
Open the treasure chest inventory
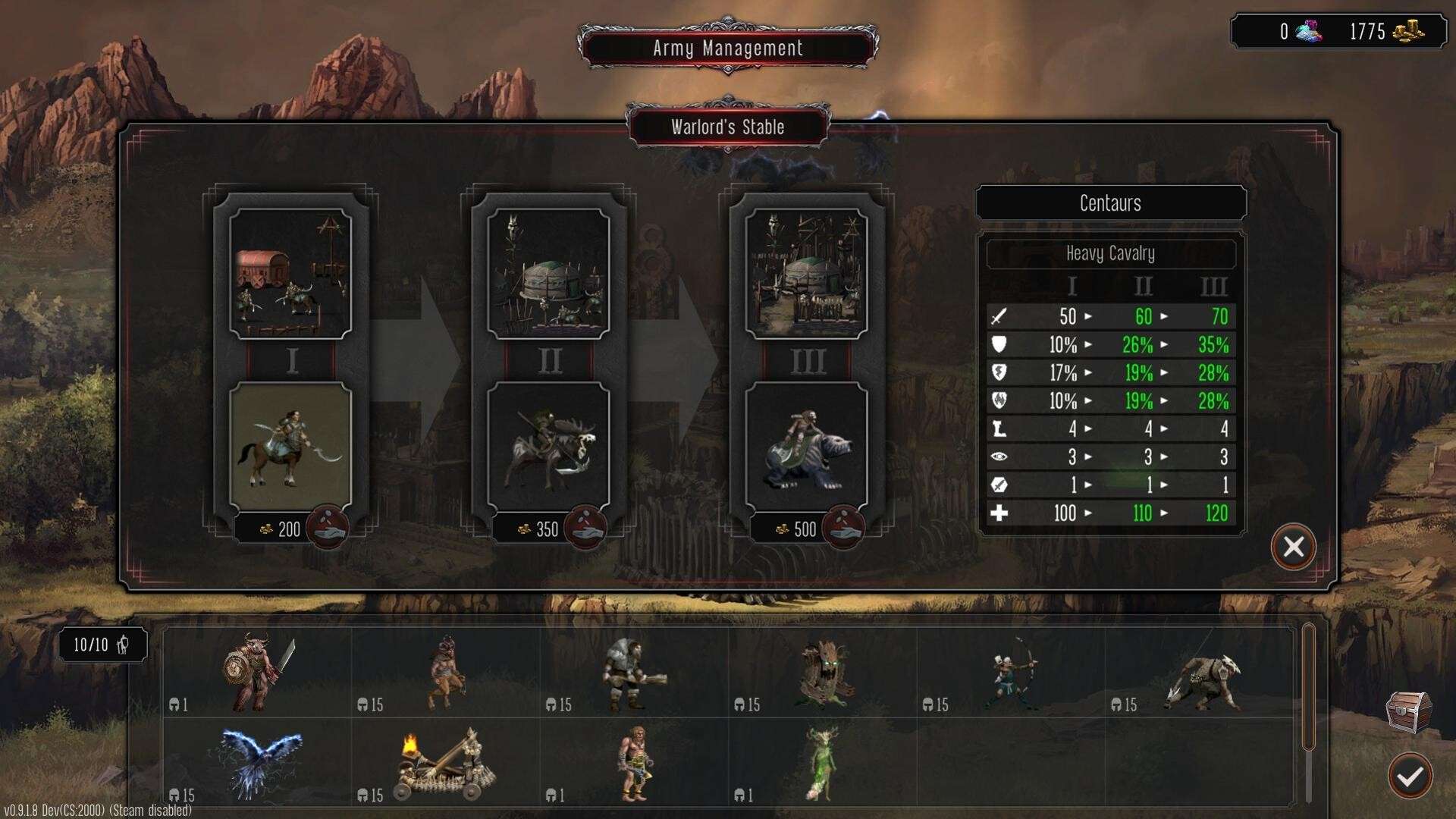coord(1408,711)
